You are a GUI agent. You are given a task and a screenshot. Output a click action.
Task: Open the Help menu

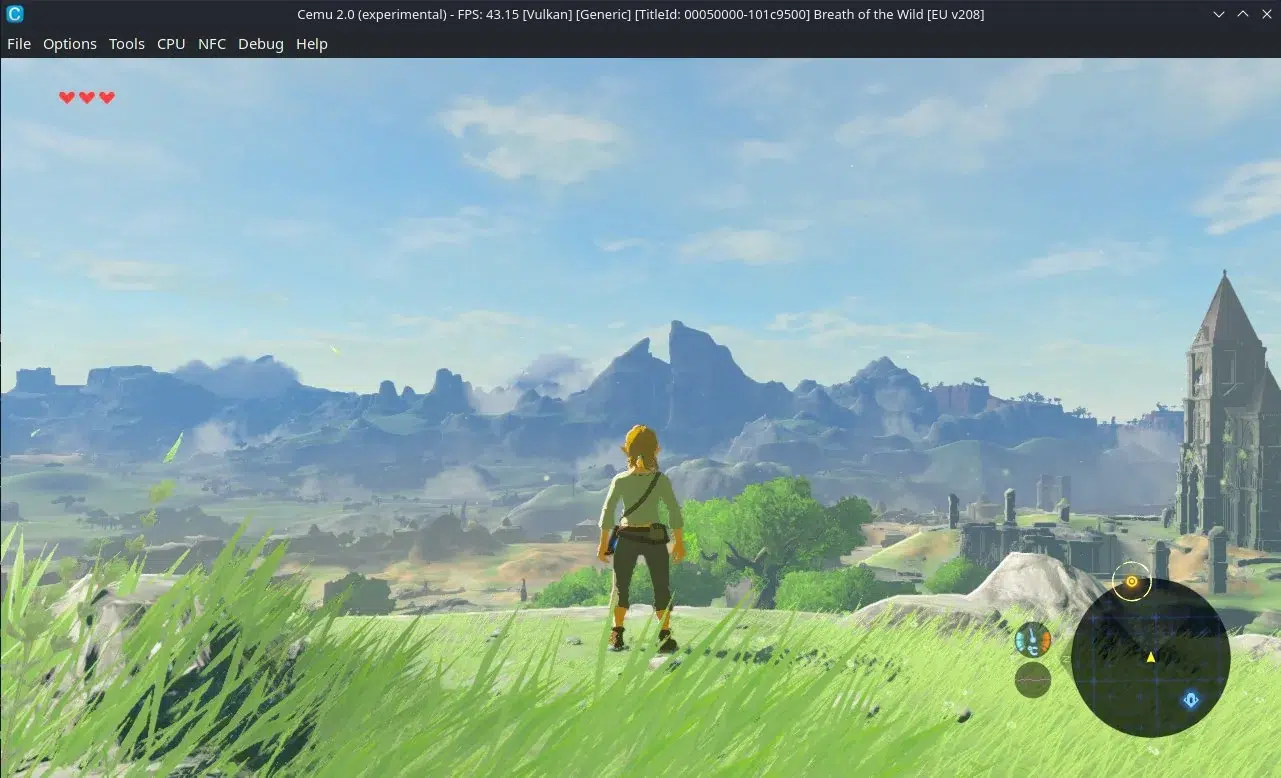click(x=311, y=44)
